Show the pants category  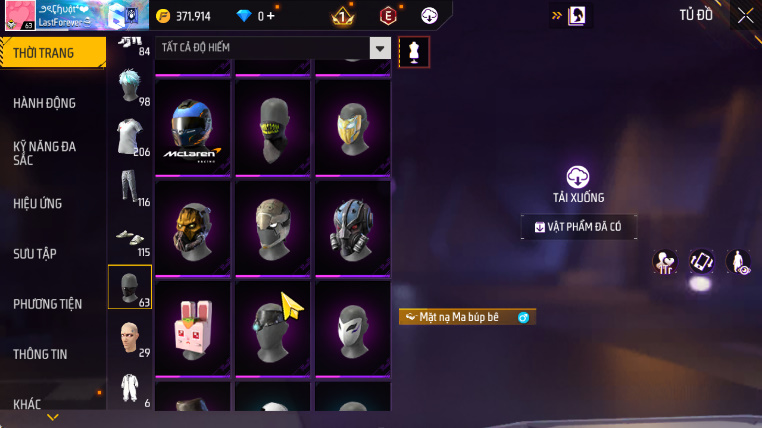[x=129, y=187]
